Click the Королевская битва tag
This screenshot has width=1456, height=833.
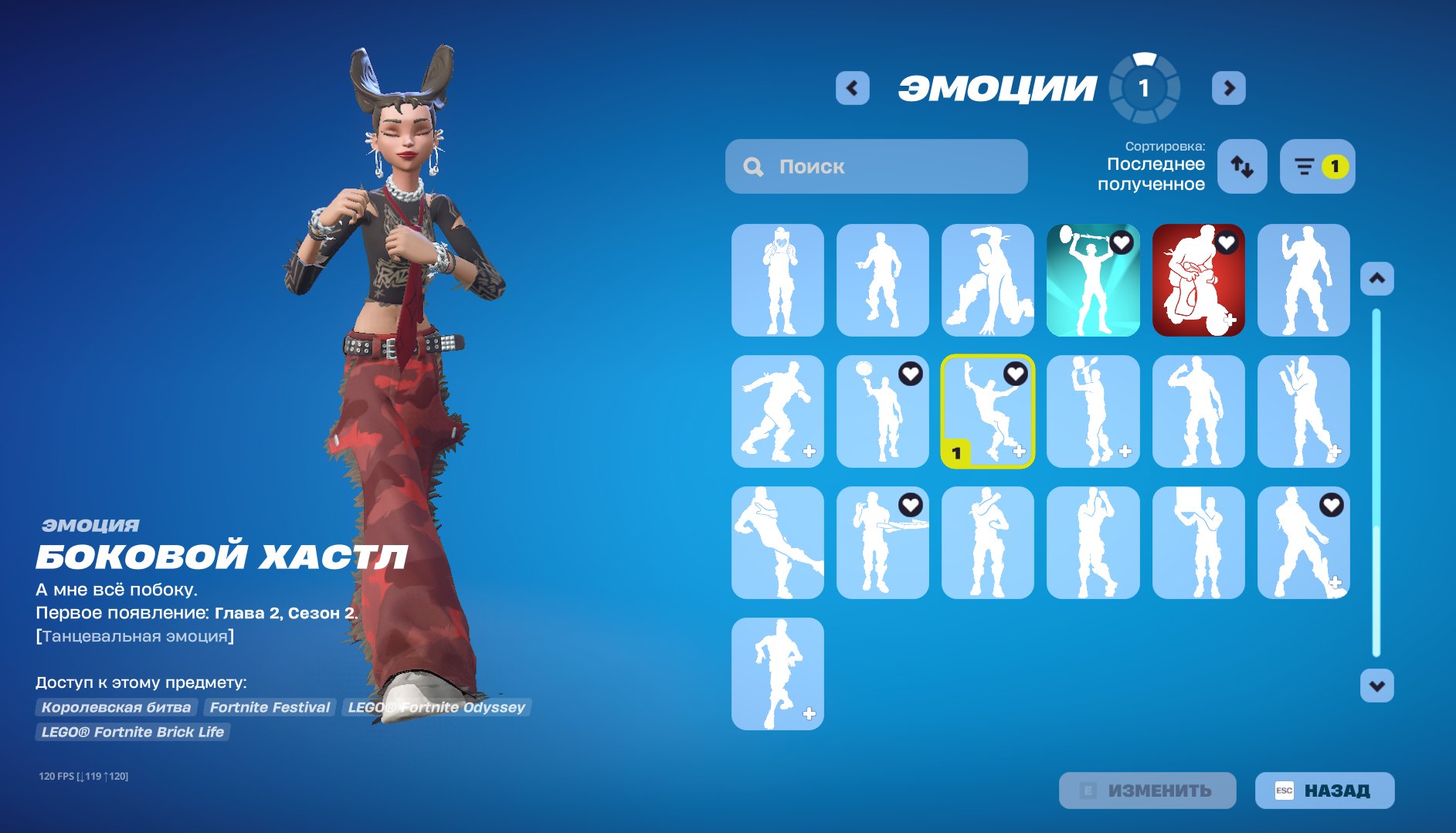click(x=117, y=706)
